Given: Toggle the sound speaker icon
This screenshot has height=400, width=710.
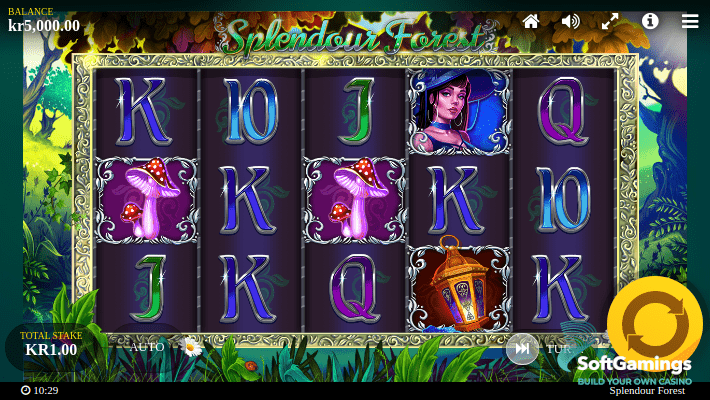Looking at the screenshot, I should [x=571, y=21].
